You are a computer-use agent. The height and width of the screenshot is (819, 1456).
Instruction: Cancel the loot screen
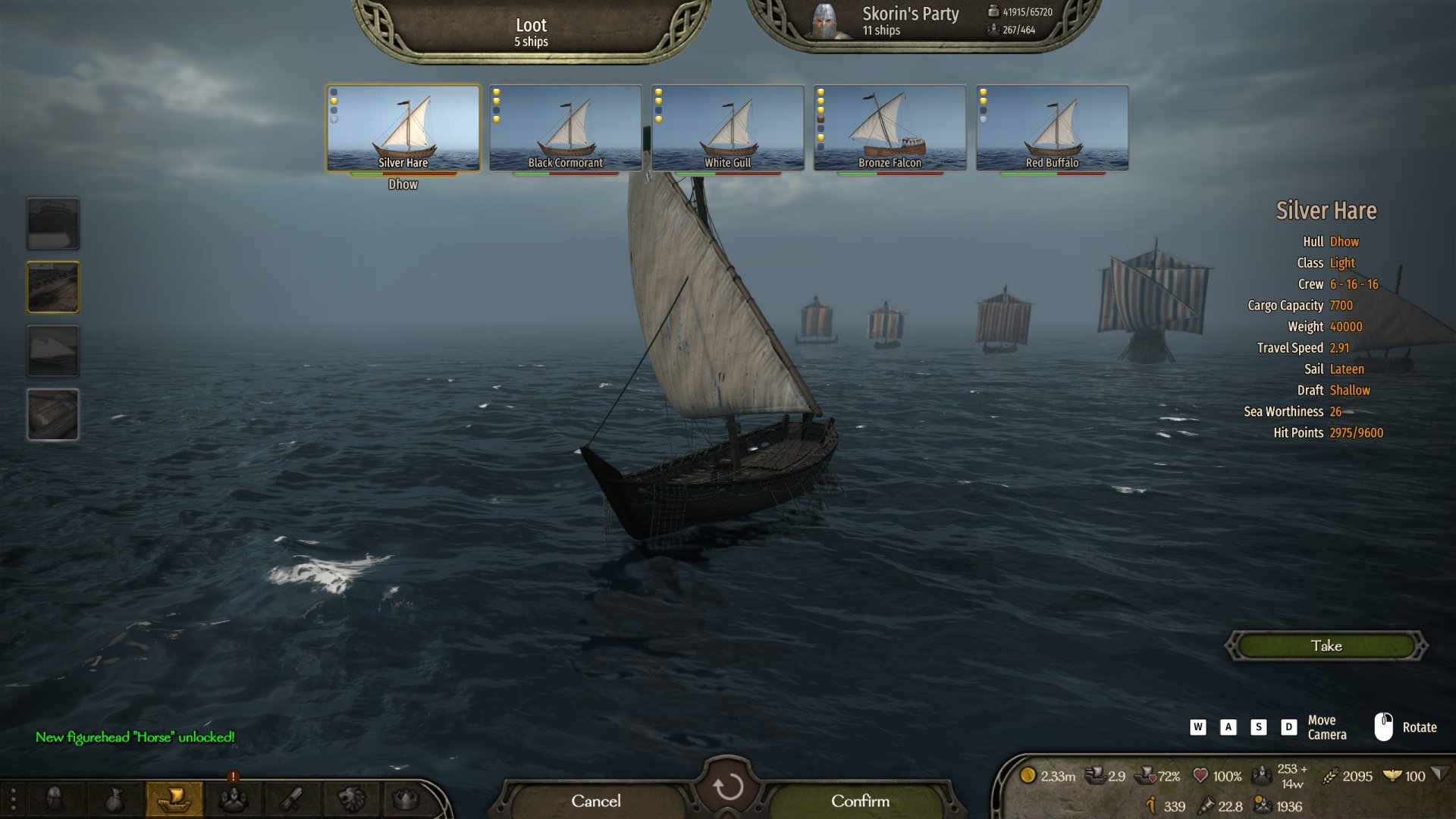click(x=596, y=801)
